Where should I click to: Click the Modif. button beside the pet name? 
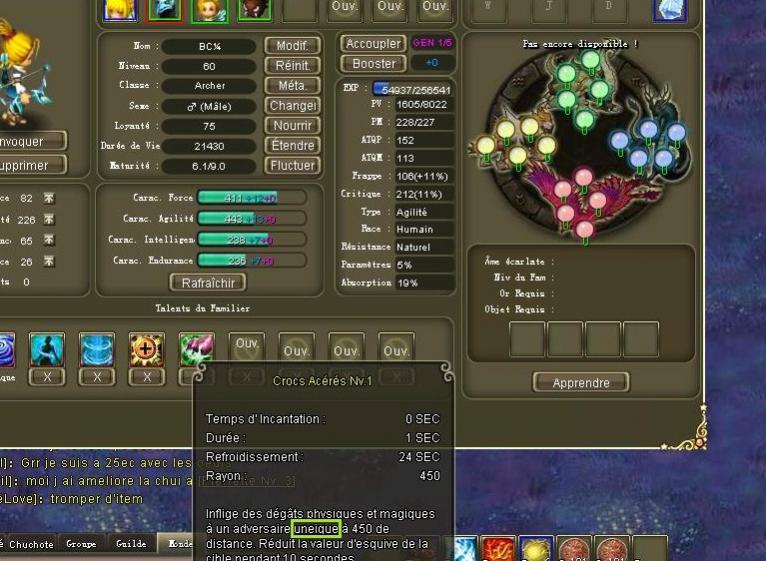pos(292,46)
